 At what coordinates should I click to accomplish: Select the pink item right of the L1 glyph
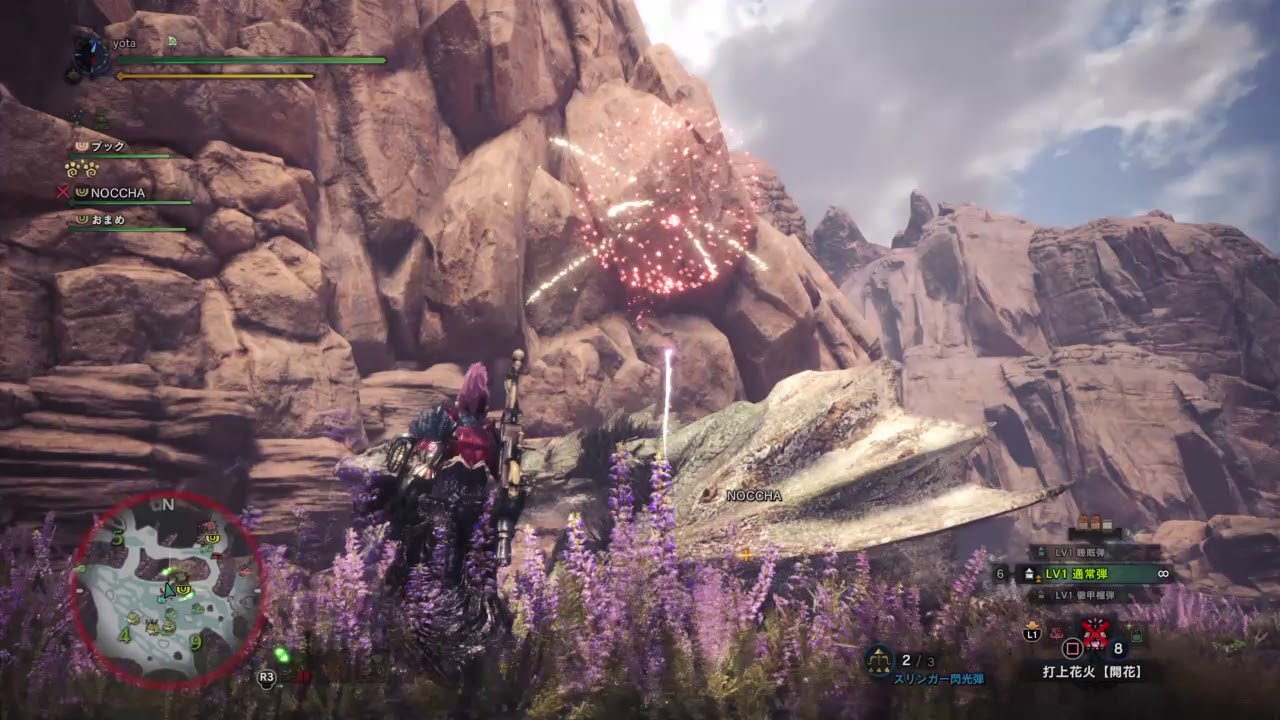click(x=1056, y=633)
